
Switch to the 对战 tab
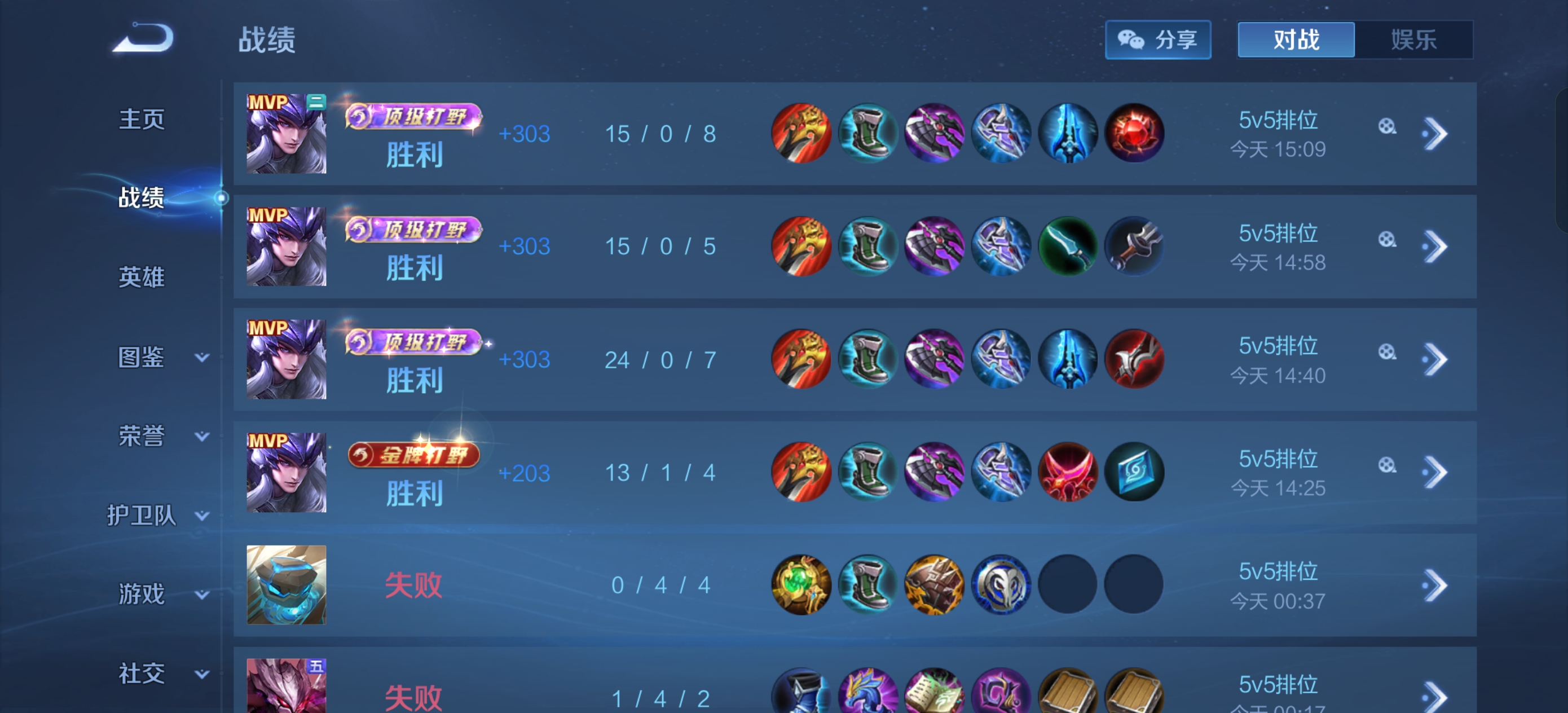point(1296,40)
